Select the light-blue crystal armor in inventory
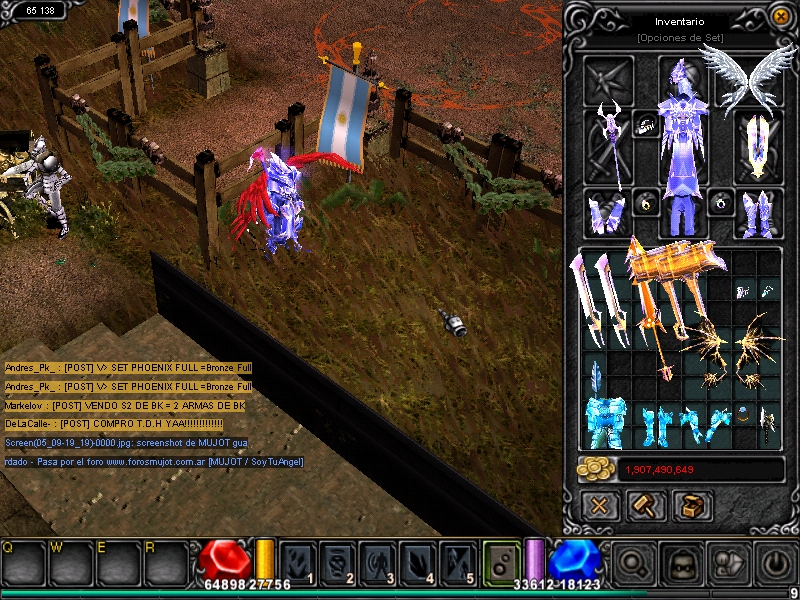The width and height of the screenshot is (800, 600). [x=606, y=422]
